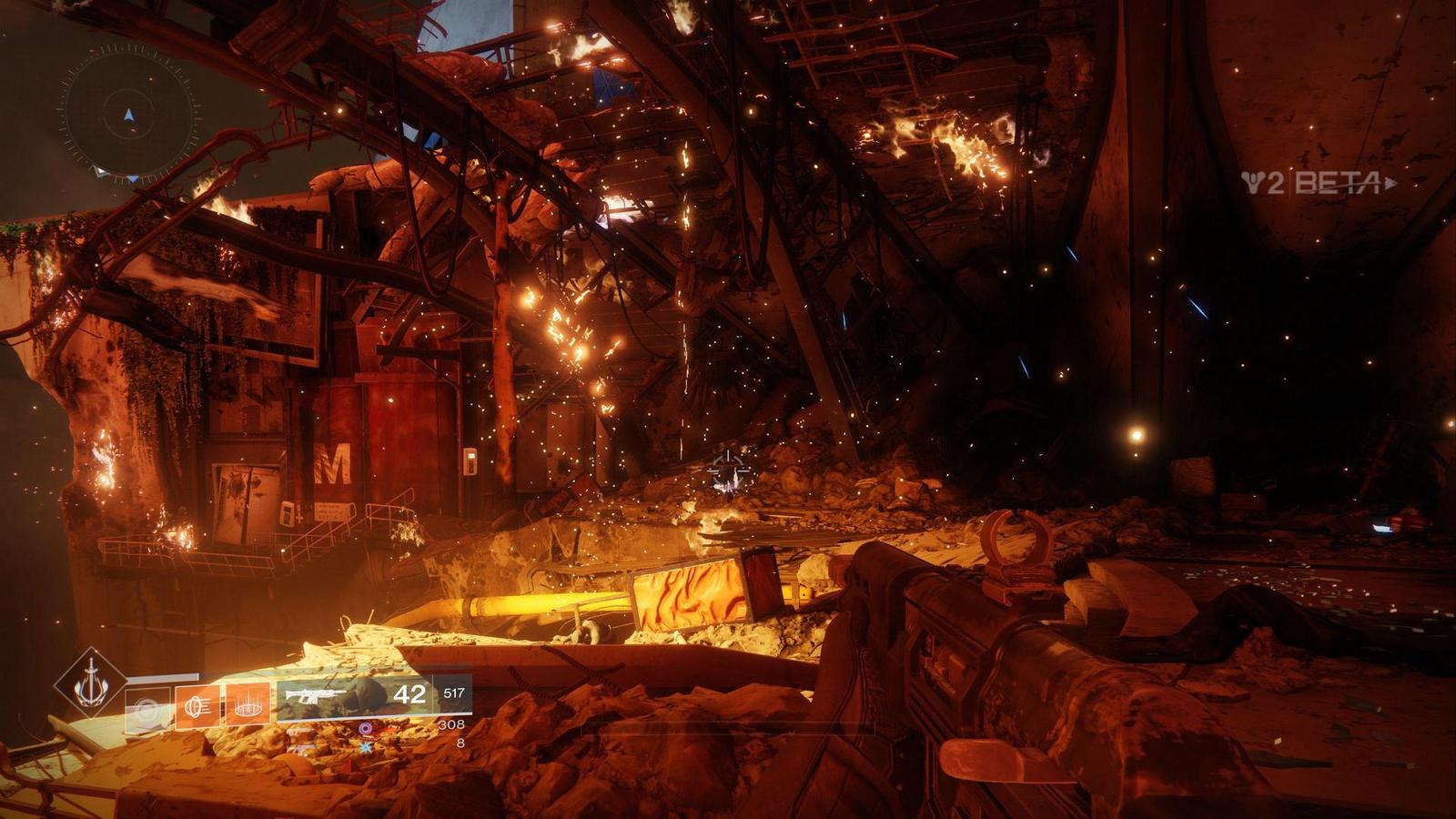
Task: Use the melee ability icon with speed lines
Action: (198, 704)
